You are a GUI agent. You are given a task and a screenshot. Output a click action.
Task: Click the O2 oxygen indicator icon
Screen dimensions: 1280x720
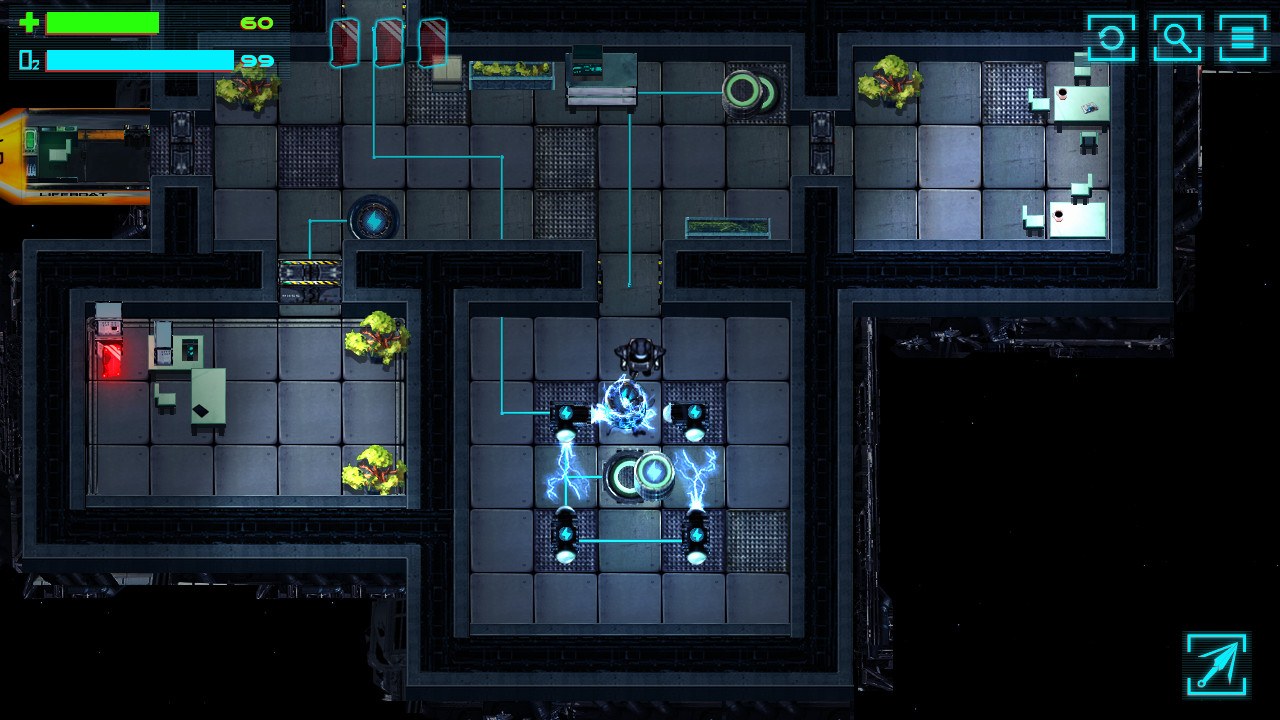27,62
